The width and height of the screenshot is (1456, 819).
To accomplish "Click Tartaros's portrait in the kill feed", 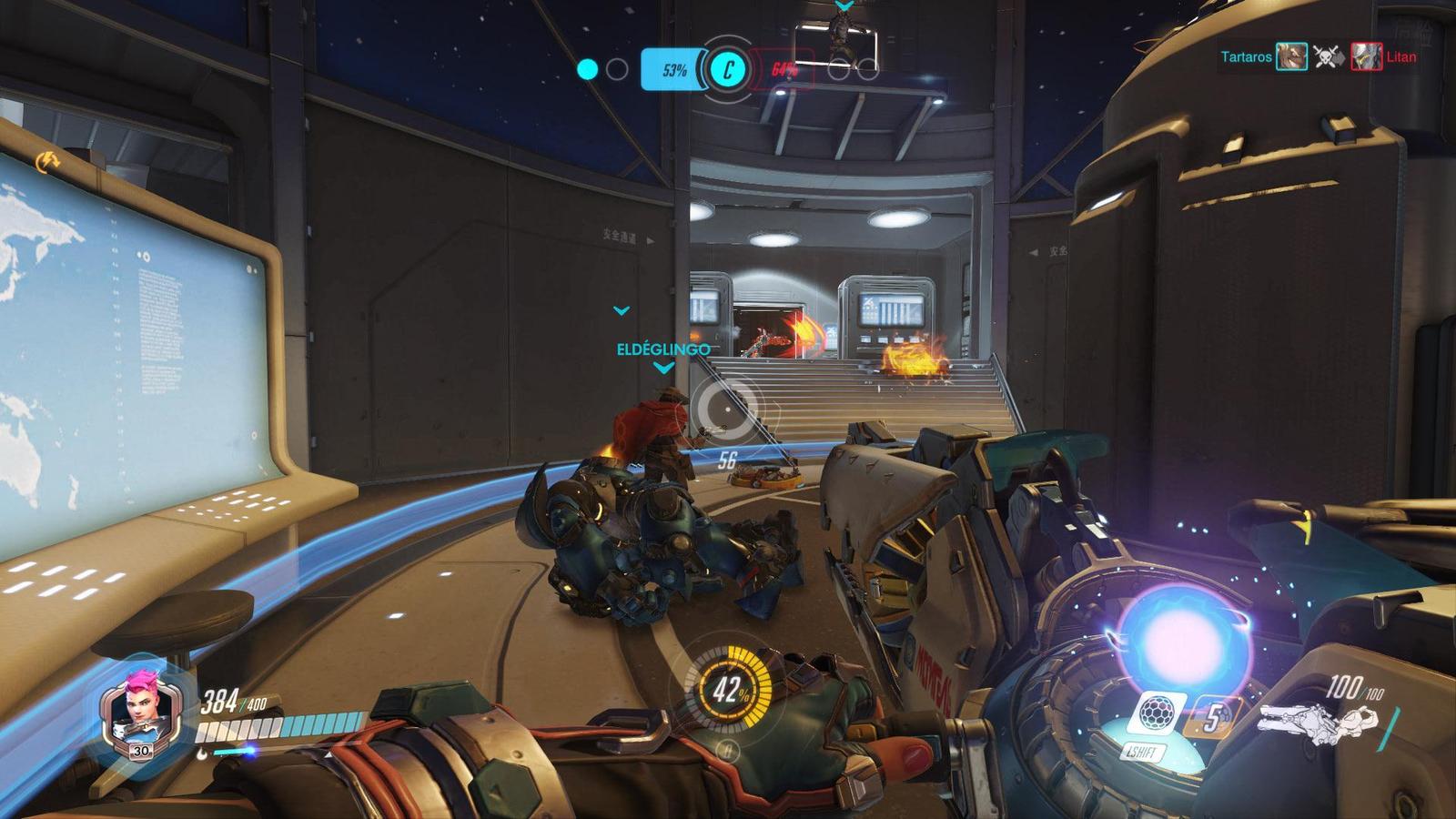I will [1291, 56].
